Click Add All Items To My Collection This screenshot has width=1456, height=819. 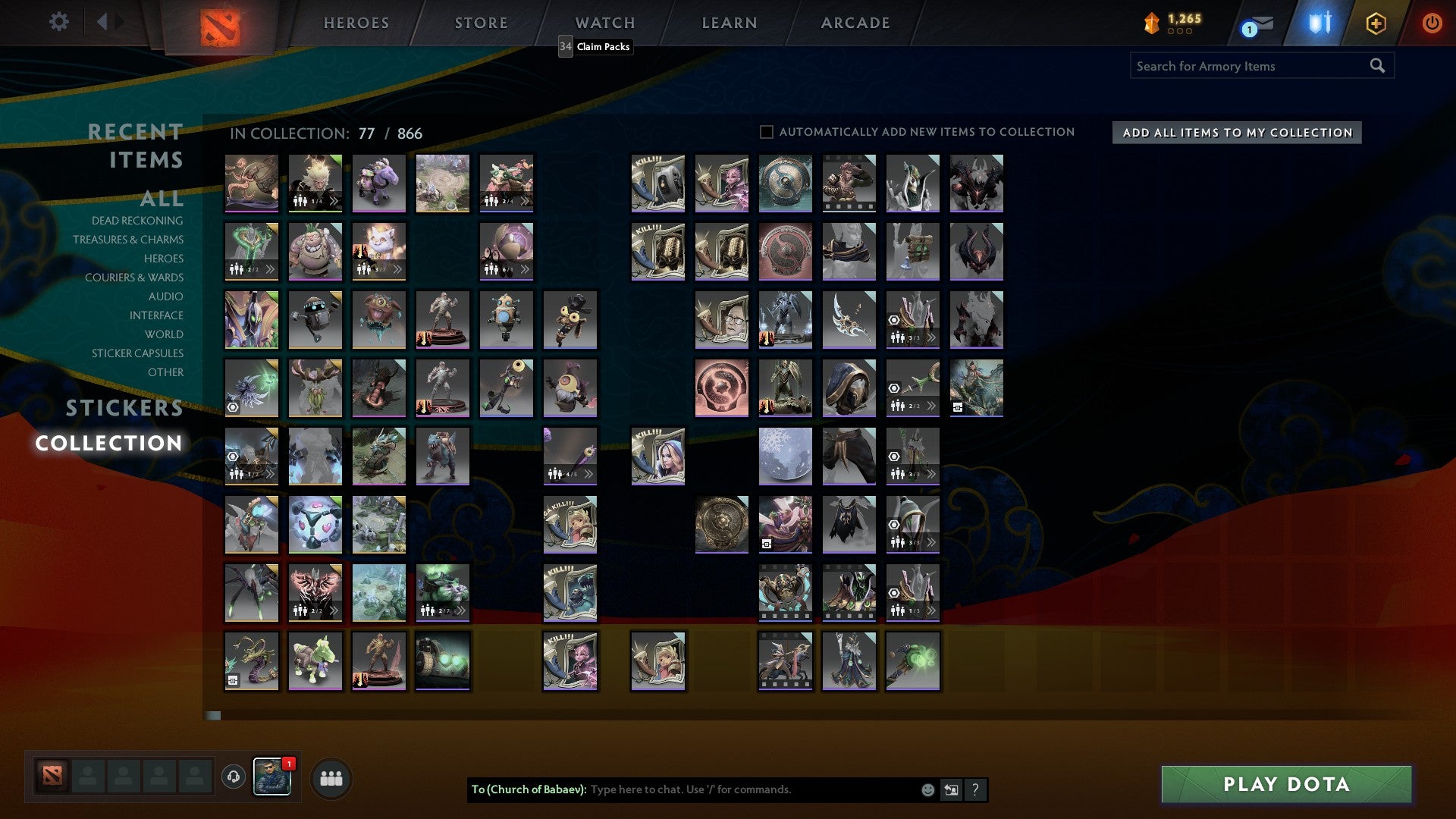[1235, 132]
